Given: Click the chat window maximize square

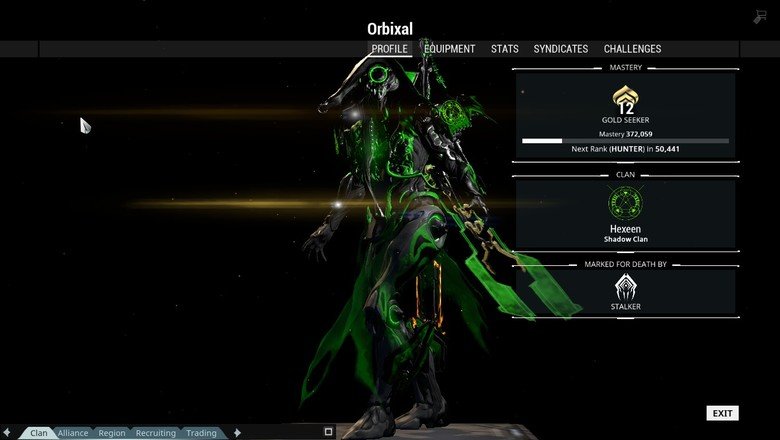Looking at the screenshot, I should (328, 432).
